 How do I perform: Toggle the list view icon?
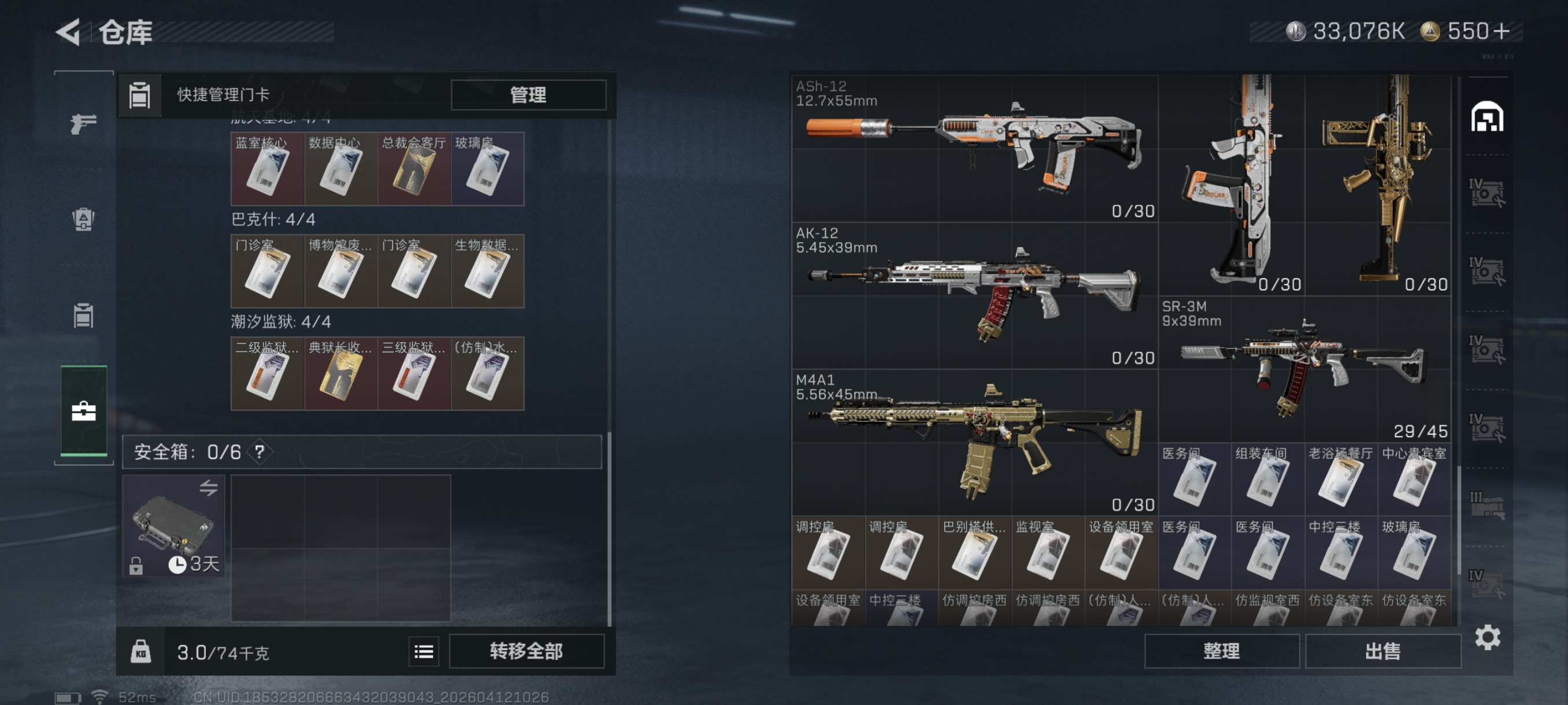click(424, 651)
